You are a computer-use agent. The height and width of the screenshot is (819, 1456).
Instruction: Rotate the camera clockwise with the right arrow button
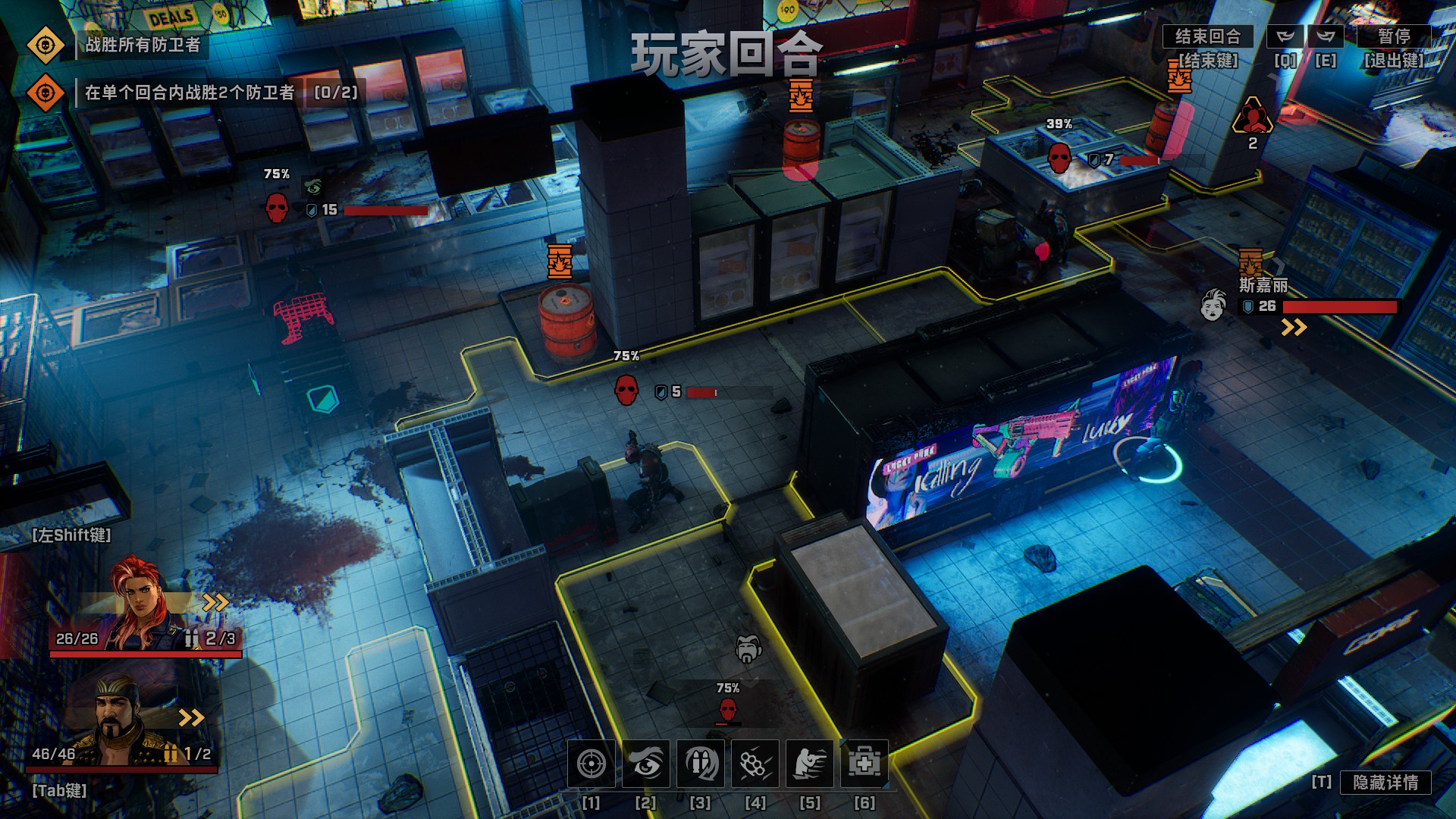1326,36
